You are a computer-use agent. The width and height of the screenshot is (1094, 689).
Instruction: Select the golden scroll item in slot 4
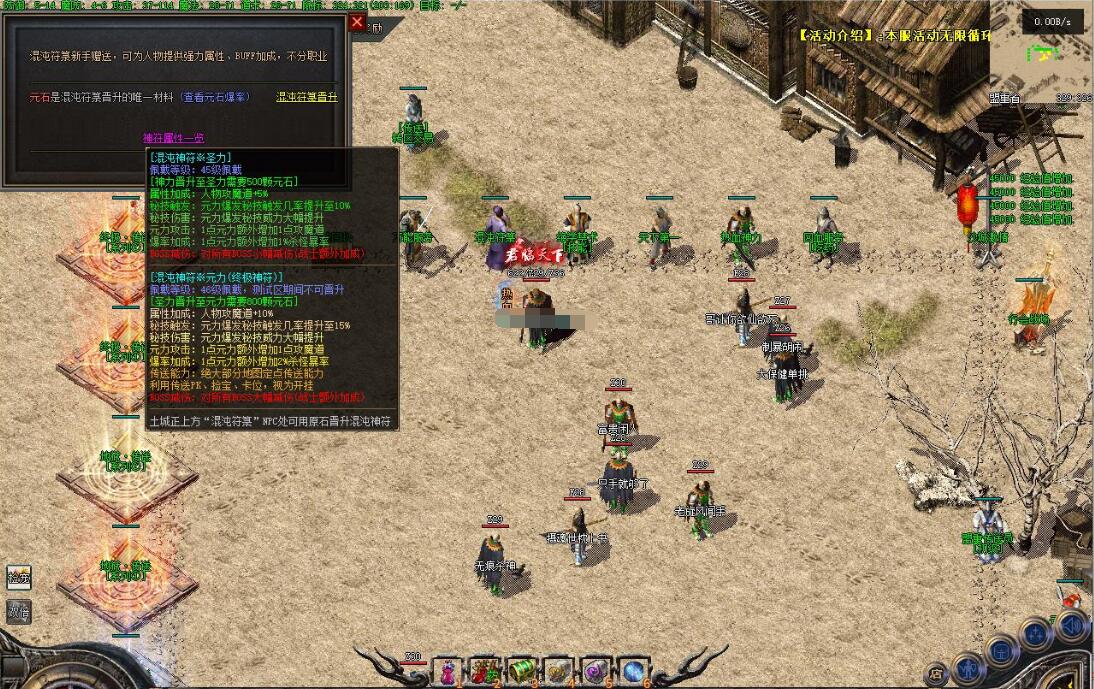559,671
